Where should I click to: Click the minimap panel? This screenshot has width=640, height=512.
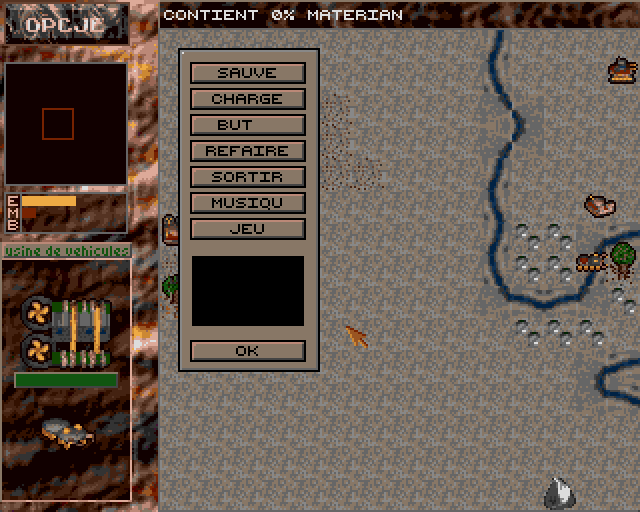coord(66,124)
